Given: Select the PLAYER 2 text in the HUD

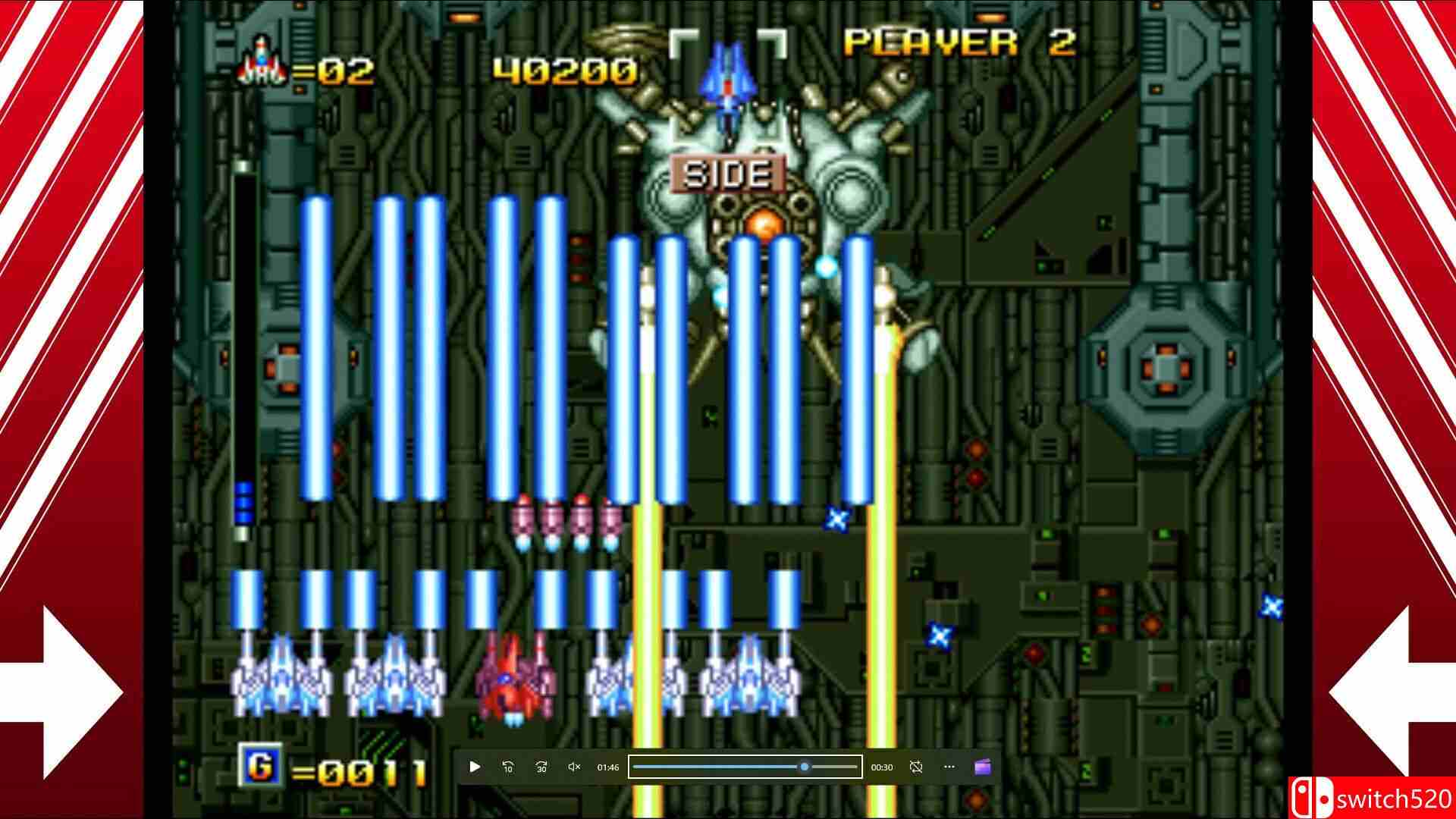Looking at the screenshot, I should coord(961,43).
